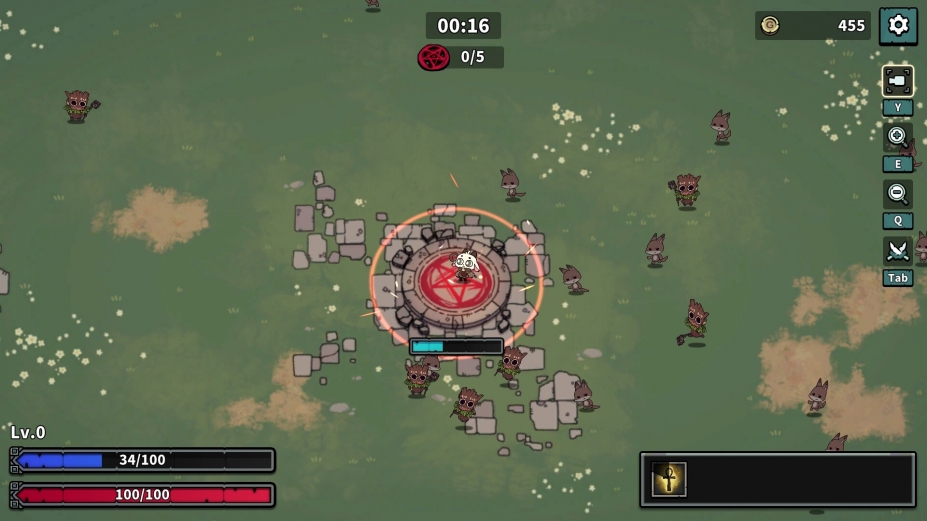Toggle the camera focus button
The height and width of the screenshot is (521, 927).
[897, 81]
